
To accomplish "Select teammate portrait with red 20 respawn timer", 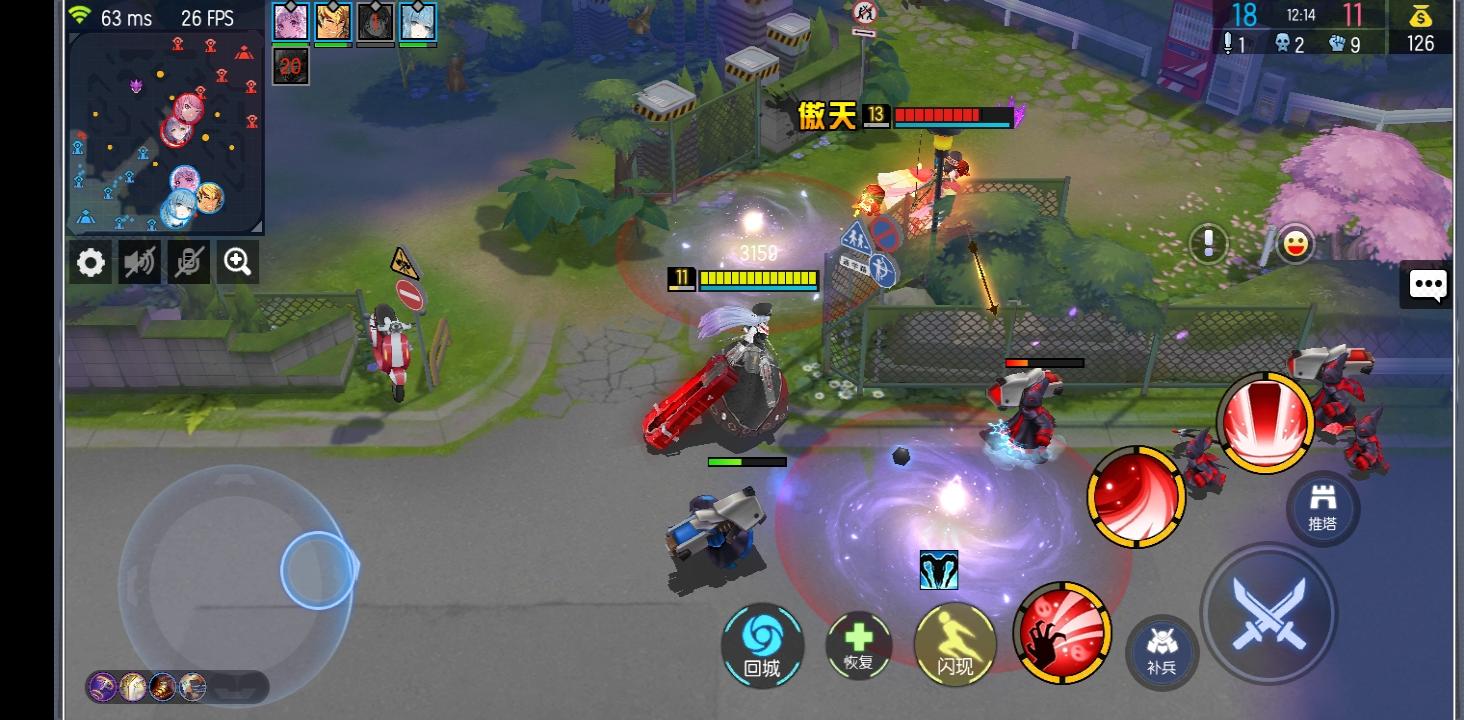I will point(290,68).
